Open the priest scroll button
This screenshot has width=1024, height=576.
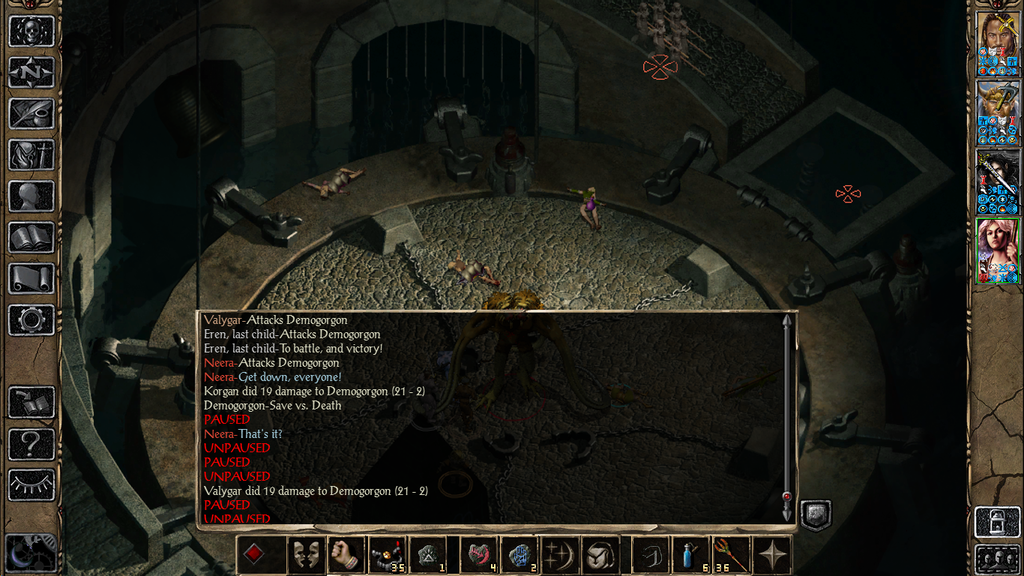coord(31,278)
